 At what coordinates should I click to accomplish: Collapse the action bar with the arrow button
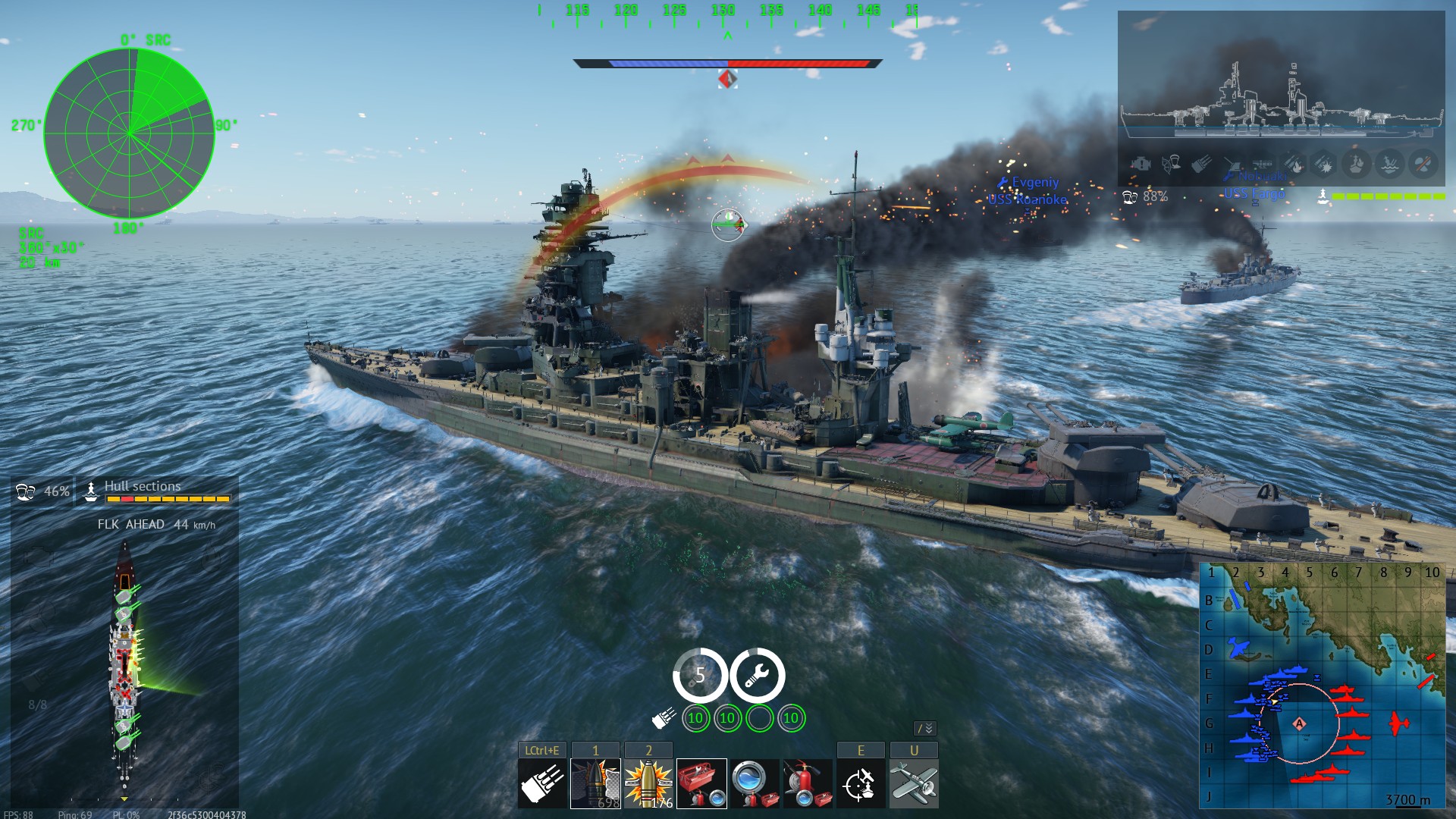pos(925,728)
